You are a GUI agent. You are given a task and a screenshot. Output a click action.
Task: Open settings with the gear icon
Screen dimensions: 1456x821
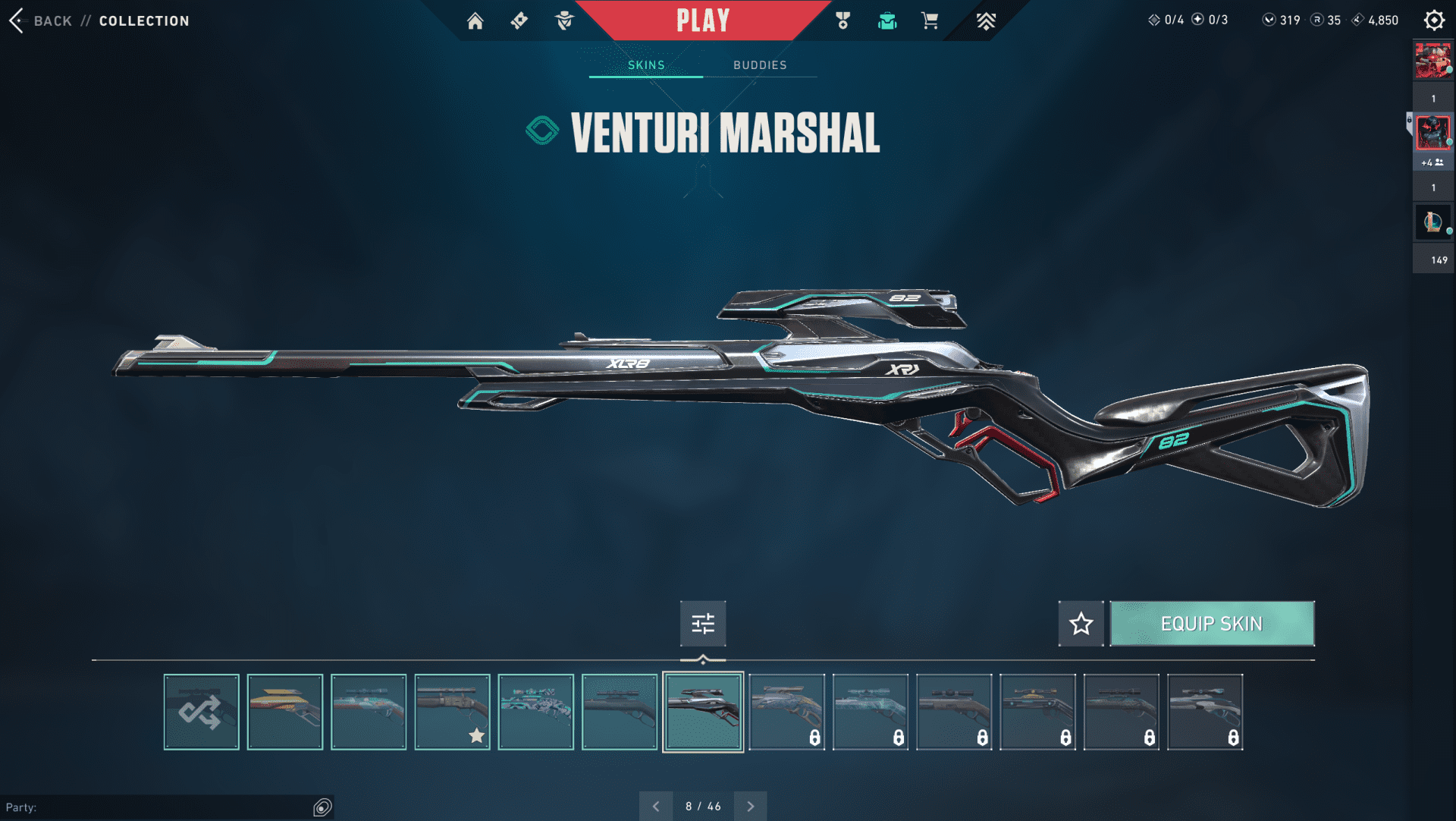pyautogui.click(x=1434, y=20)
